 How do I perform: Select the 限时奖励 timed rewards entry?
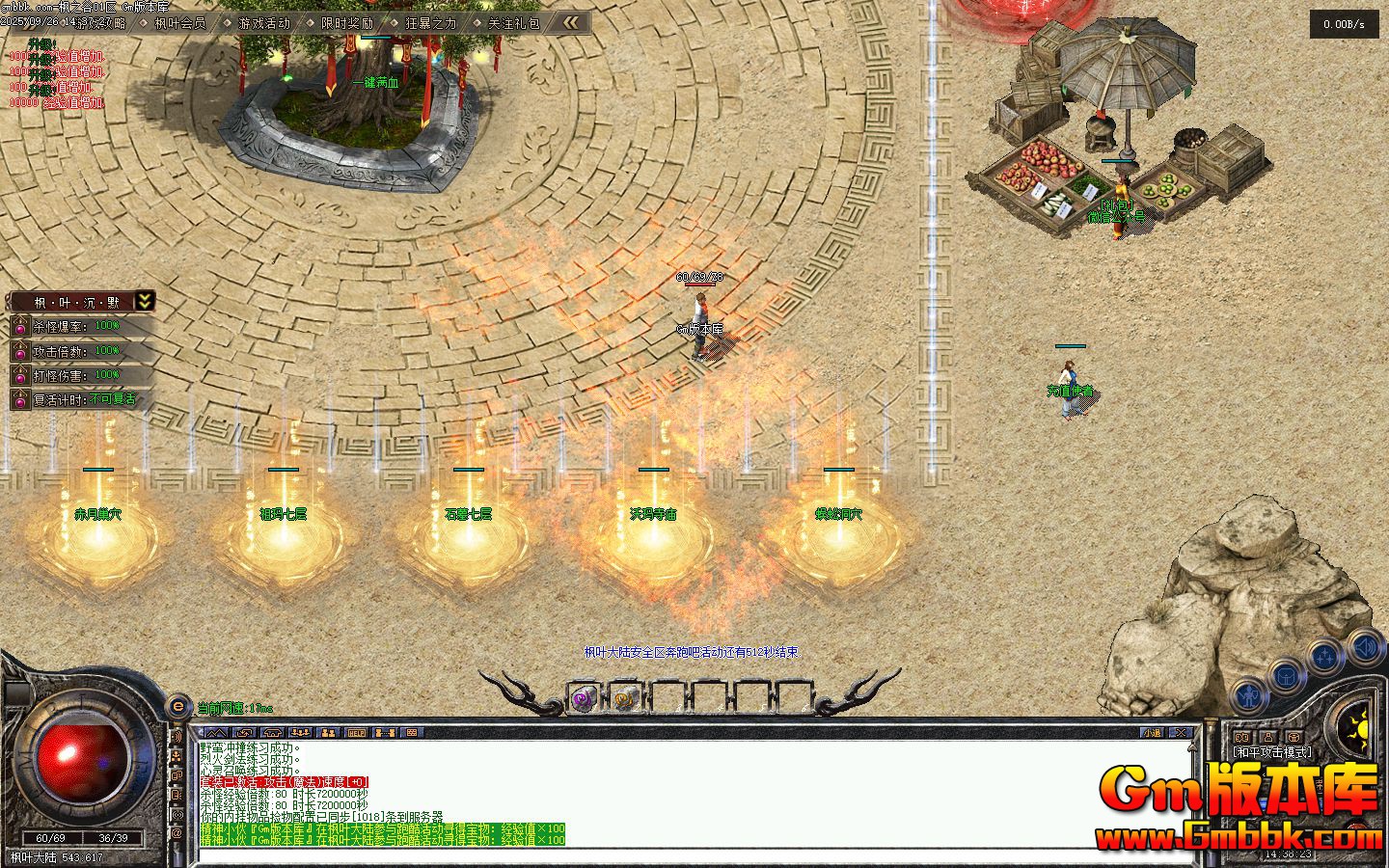pyautogui.click(x=346, y=22)
